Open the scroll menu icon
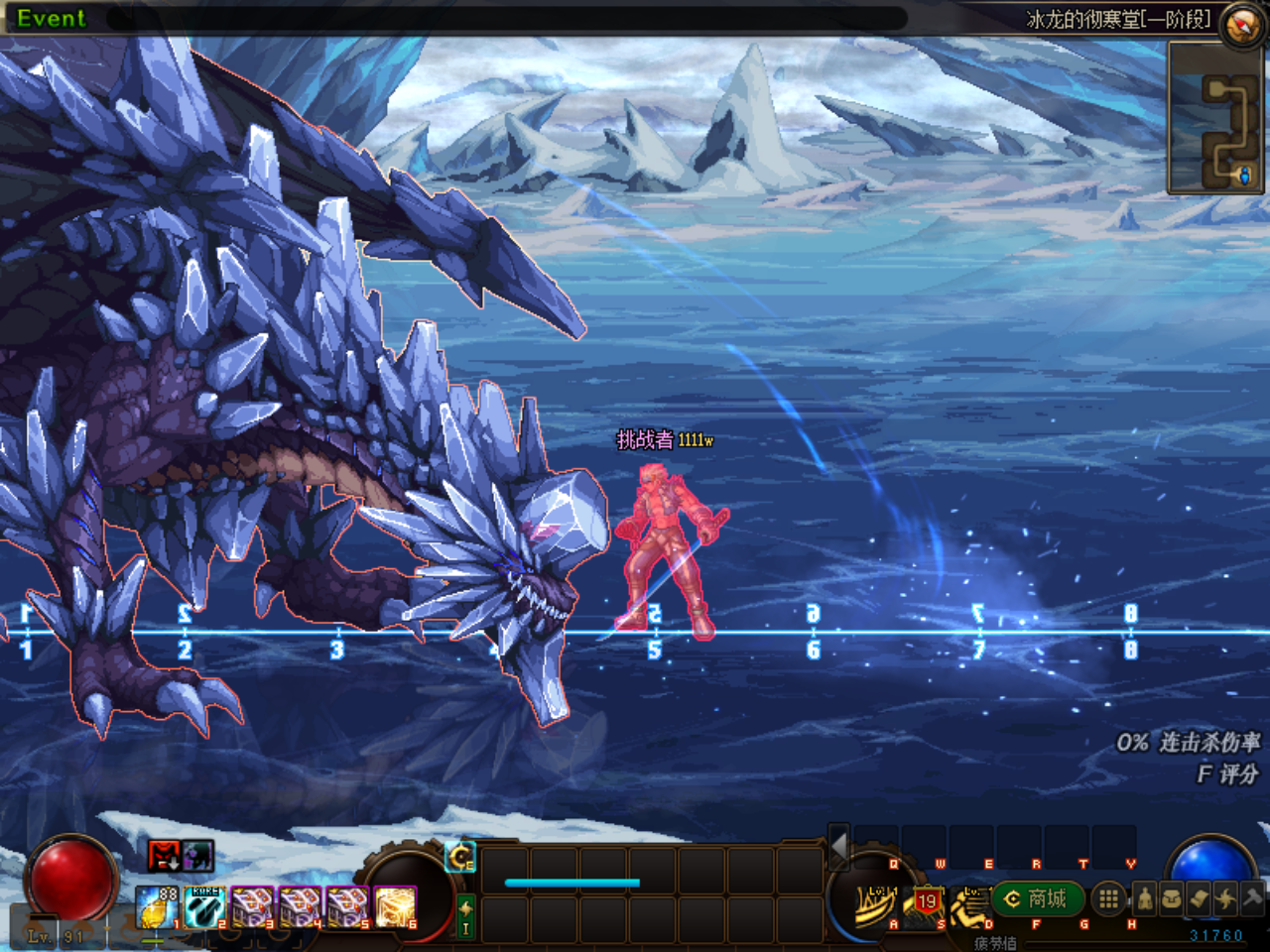 point(1198,899)
